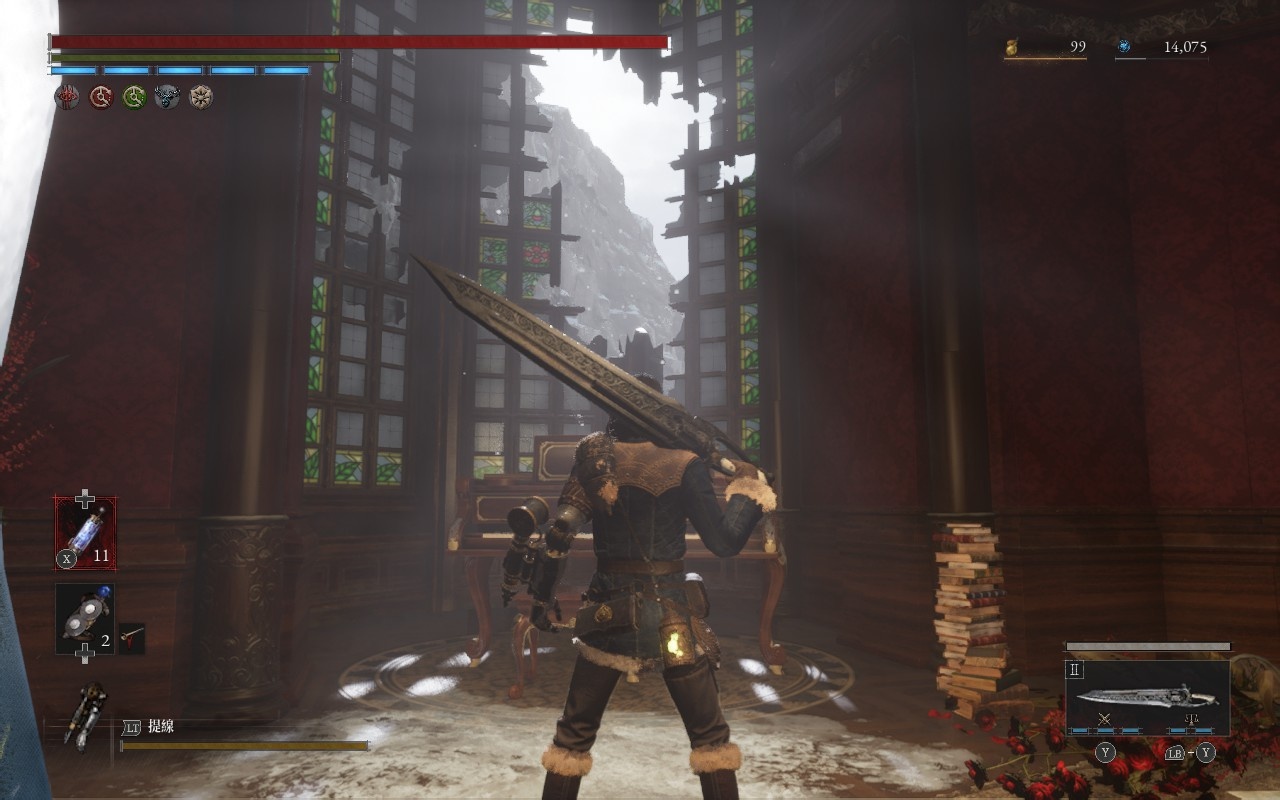Click the green circular arrow status icon
Image resolution: width=1280 pixels, height=800 pixels.
coord(134,97)
